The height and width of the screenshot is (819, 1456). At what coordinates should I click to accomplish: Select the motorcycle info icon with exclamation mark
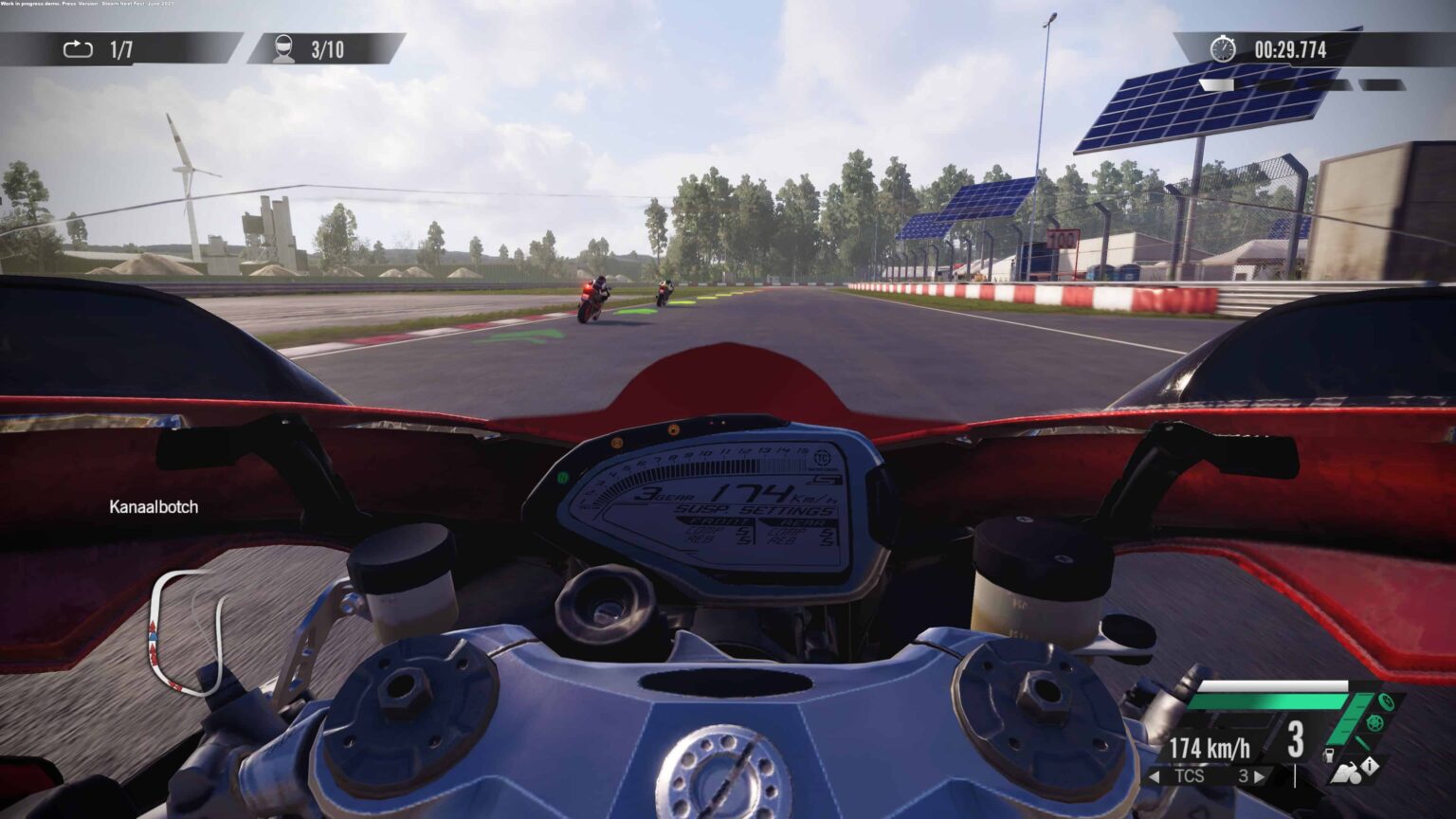(x=1369, y=767)
